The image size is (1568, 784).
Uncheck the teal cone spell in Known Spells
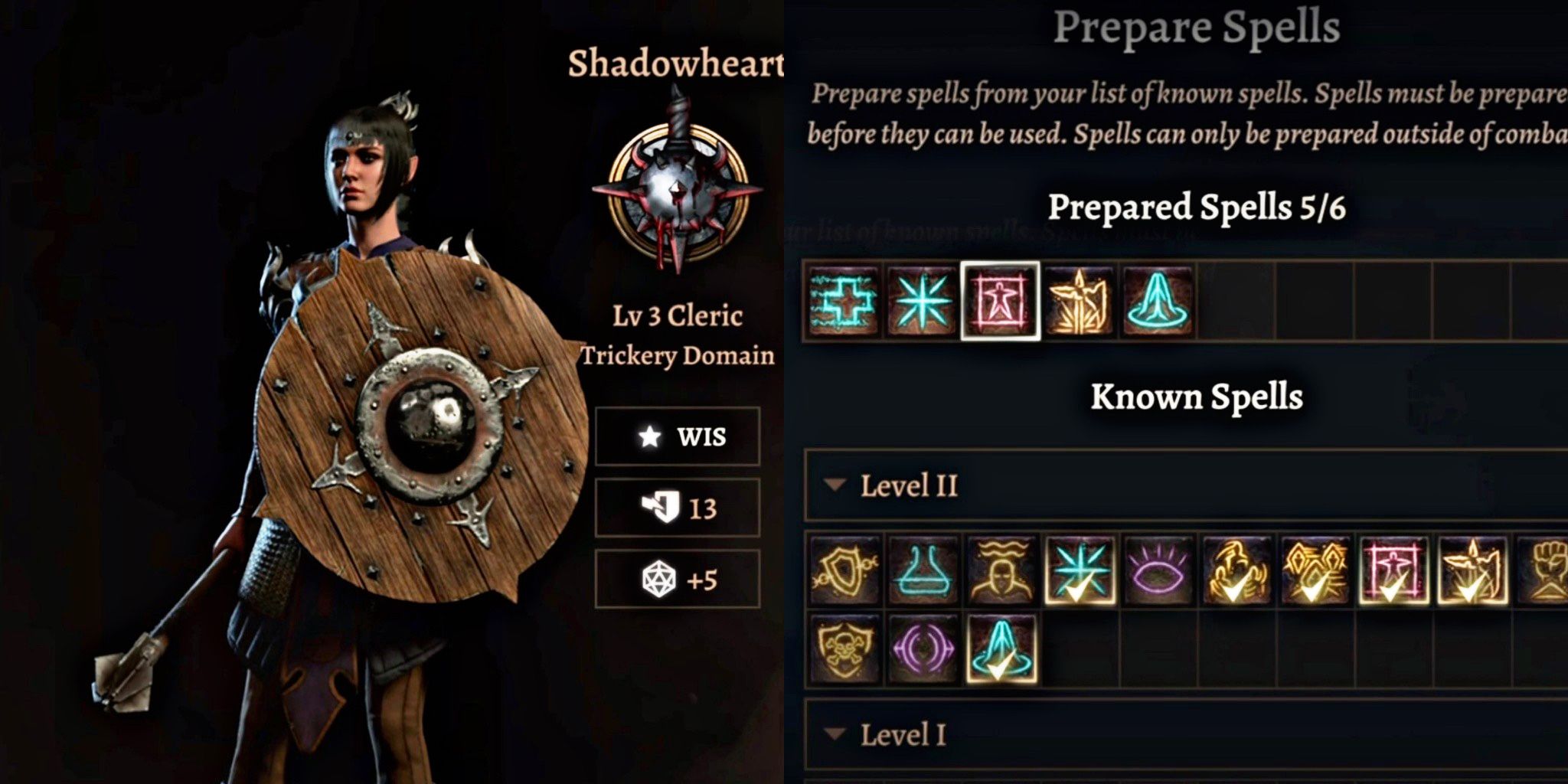(1001, 648)
